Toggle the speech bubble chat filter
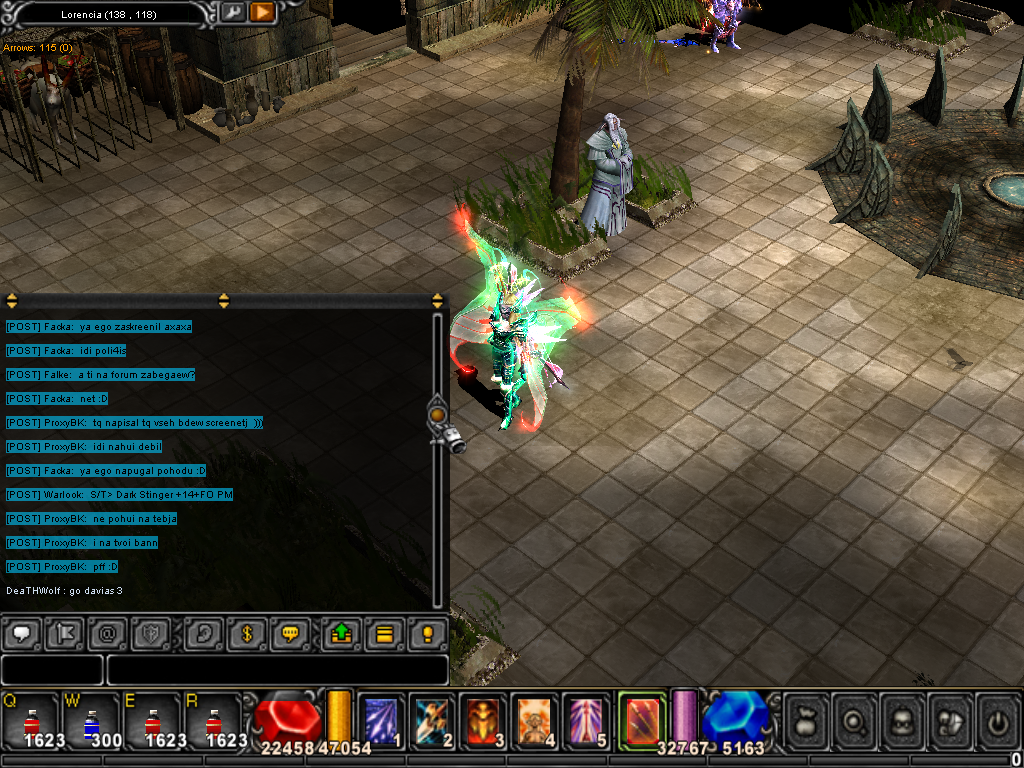Viewport: 1024px width, 768px height. pyautogui.click(x=22, y=633)
